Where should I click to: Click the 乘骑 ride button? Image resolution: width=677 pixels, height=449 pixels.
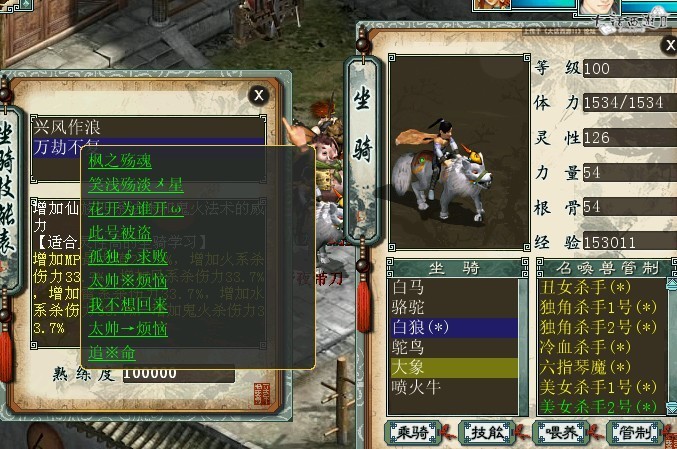tap(414, 431)
